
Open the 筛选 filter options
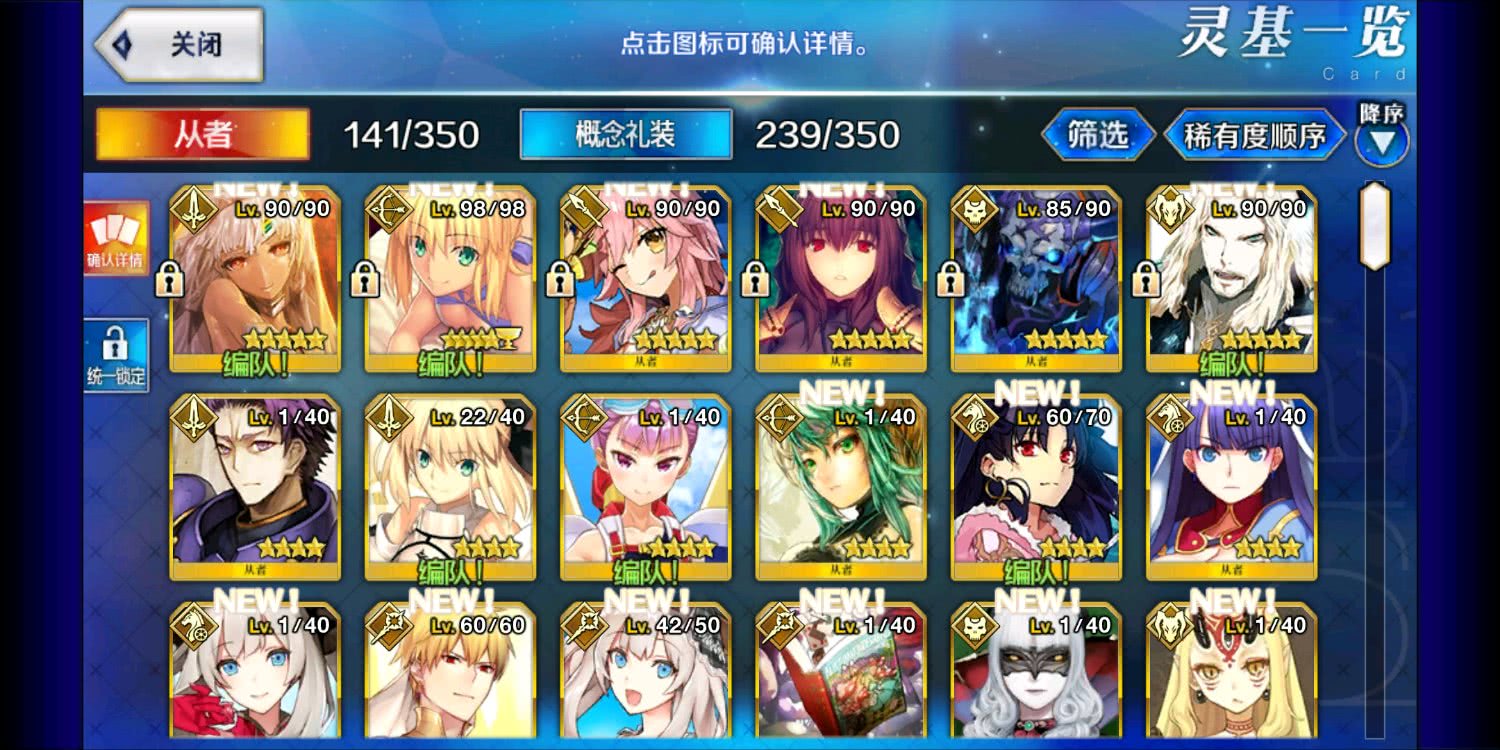pos(1096,133)
